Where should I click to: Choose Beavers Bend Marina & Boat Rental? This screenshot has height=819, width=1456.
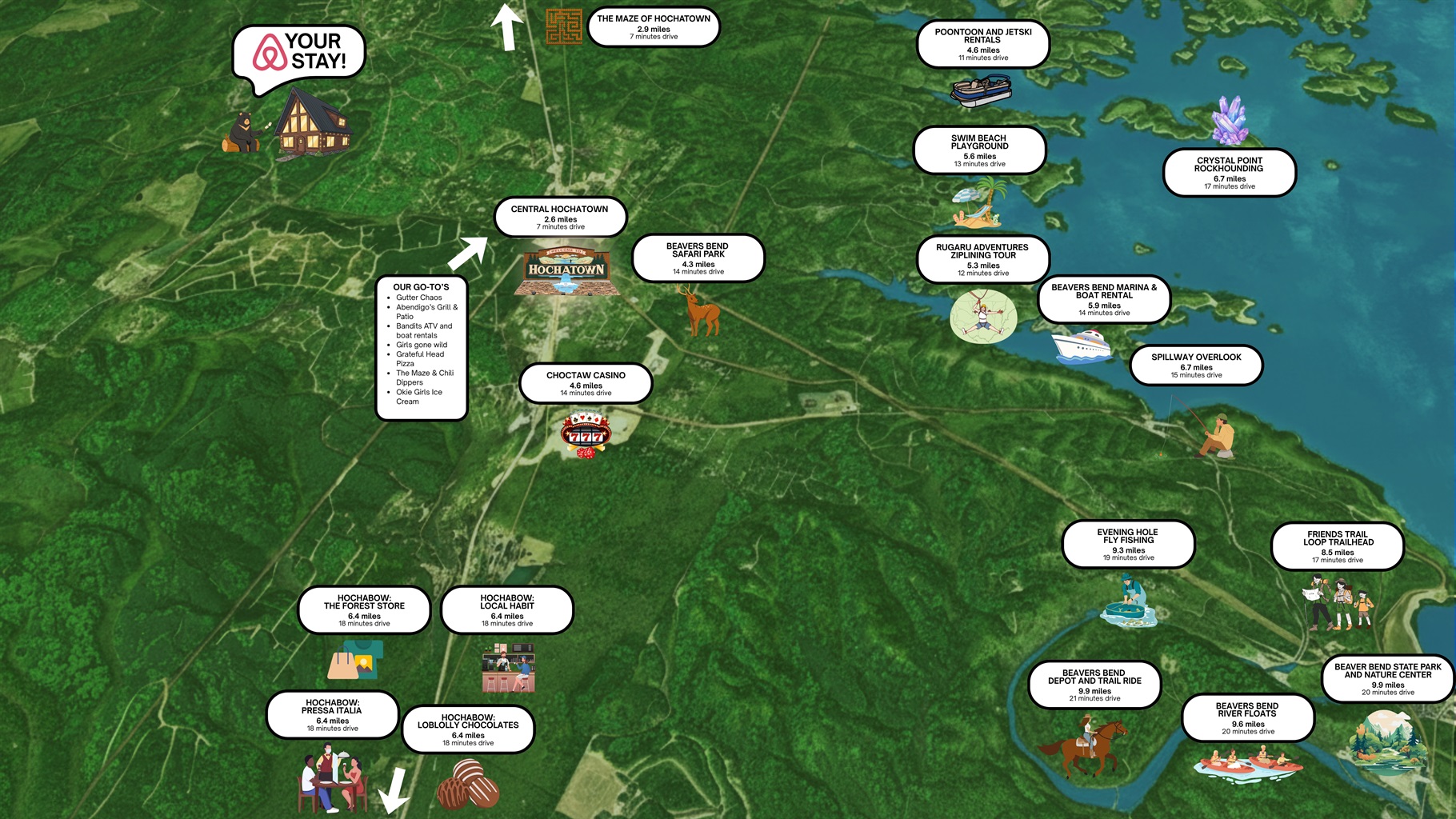coord(1104,299)
